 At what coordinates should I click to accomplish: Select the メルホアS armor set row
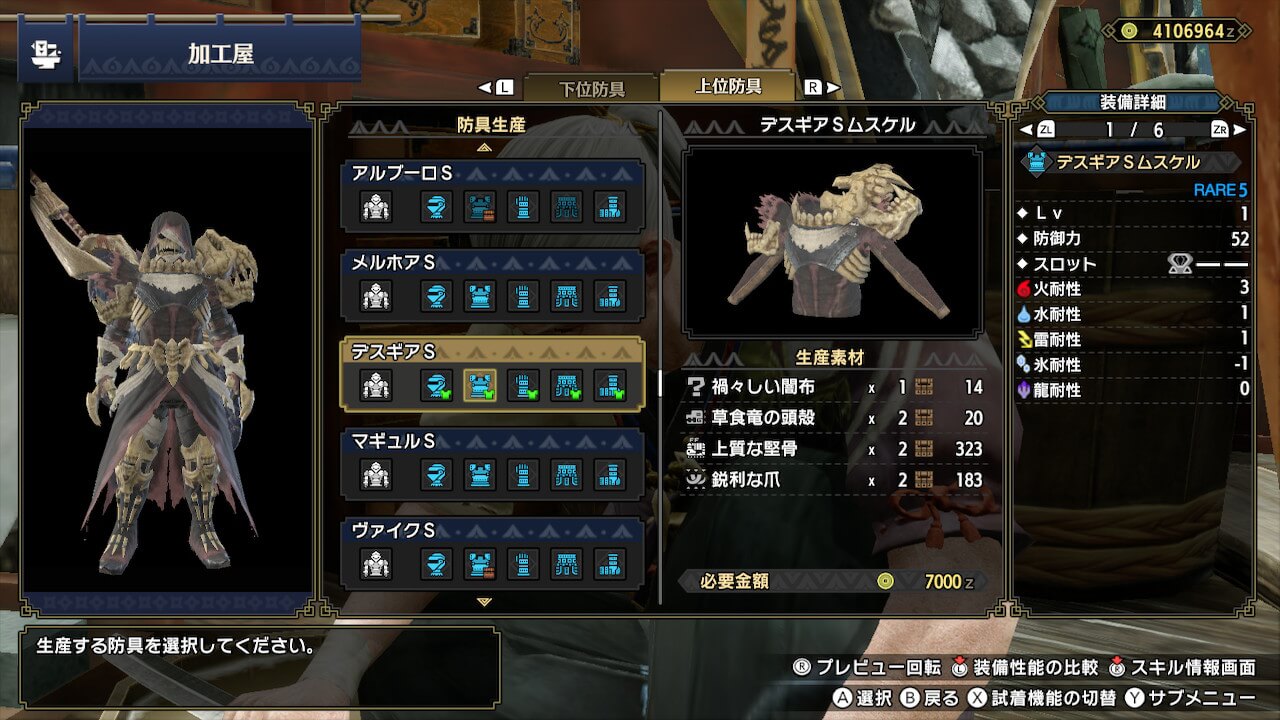pyautogui.click(x=491, y=284)
